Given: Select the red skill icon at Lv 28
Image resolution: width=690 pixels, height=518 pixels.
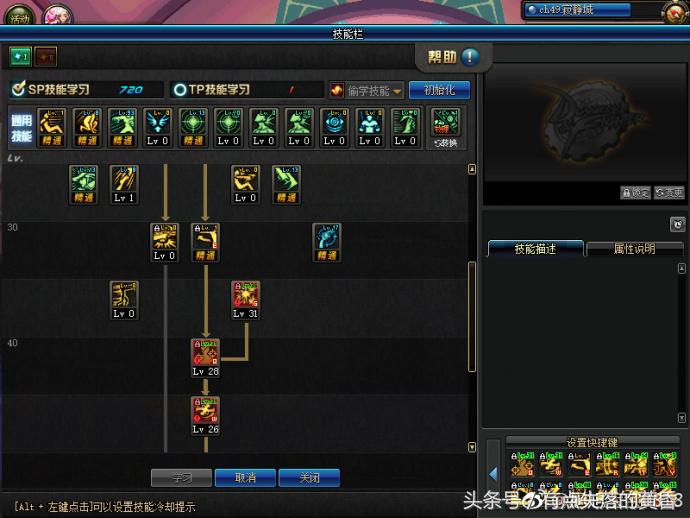Looking at the screenshot, I should pos(206,355).
